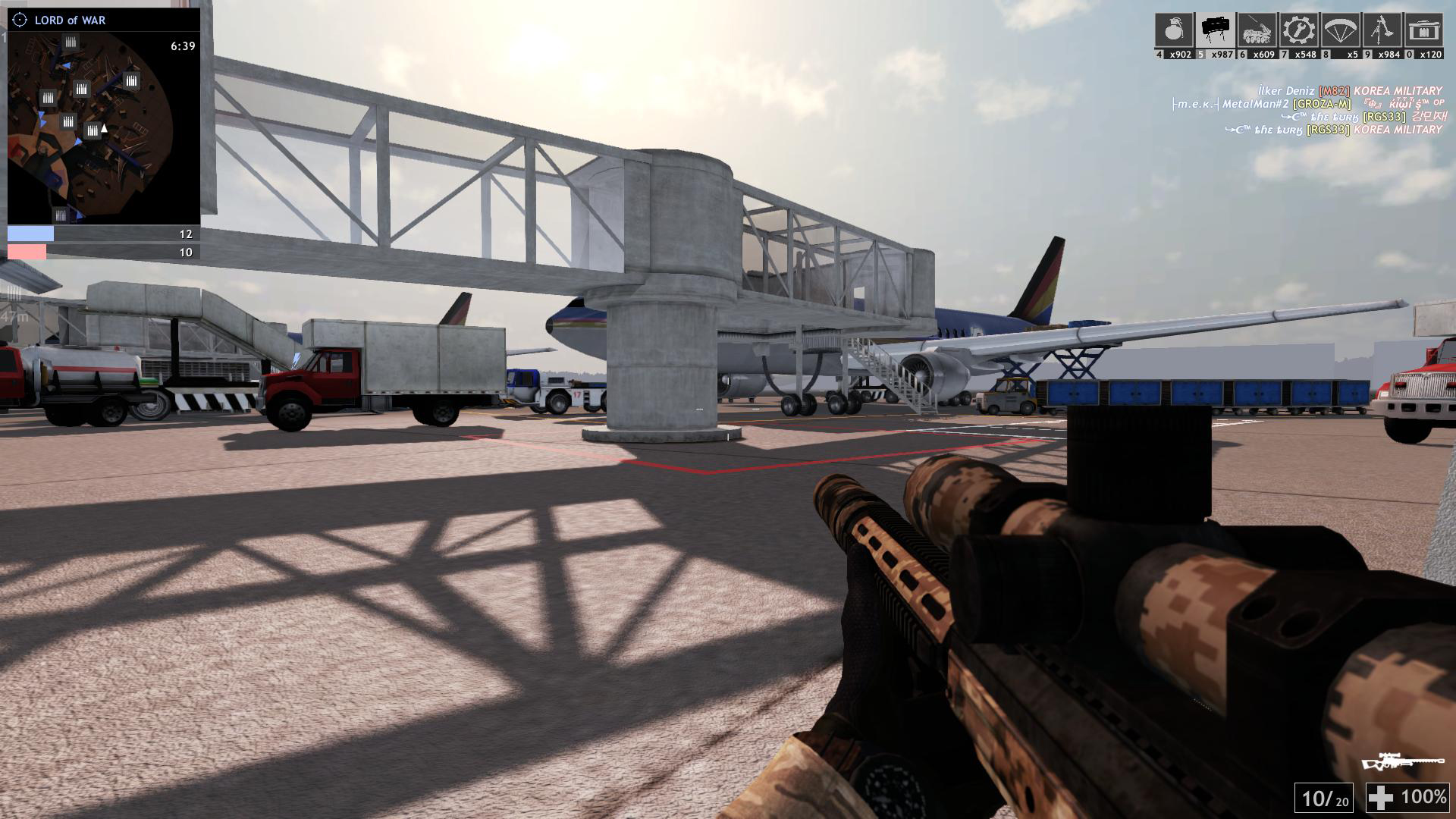This screenshot has height=819, width=1456.
Task: Select the repair wrench tool in slot 7
Action: coord(1298,30)
